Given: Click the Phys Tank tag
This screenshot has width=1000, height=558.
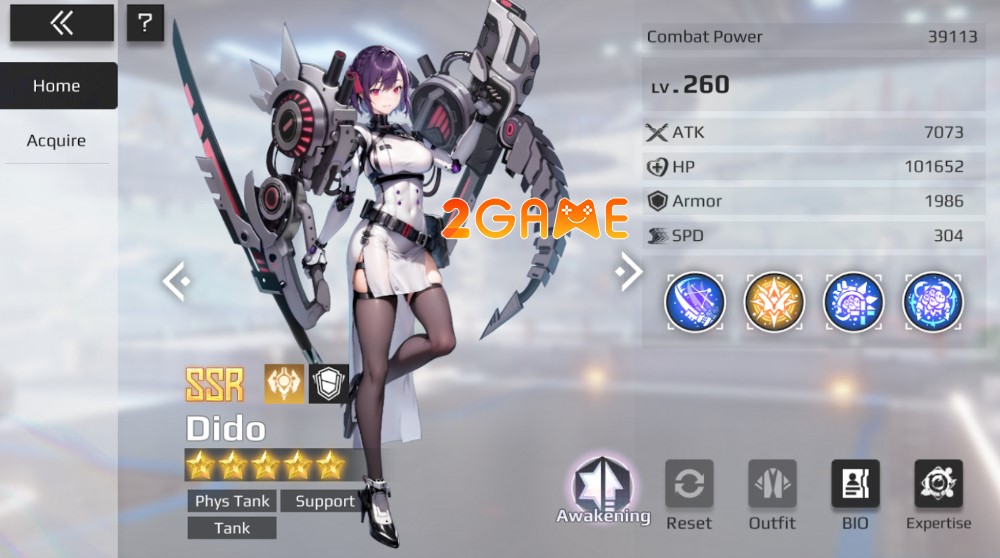Looking at the screenshot, I should pyautogui.click(x=232, y=501).
